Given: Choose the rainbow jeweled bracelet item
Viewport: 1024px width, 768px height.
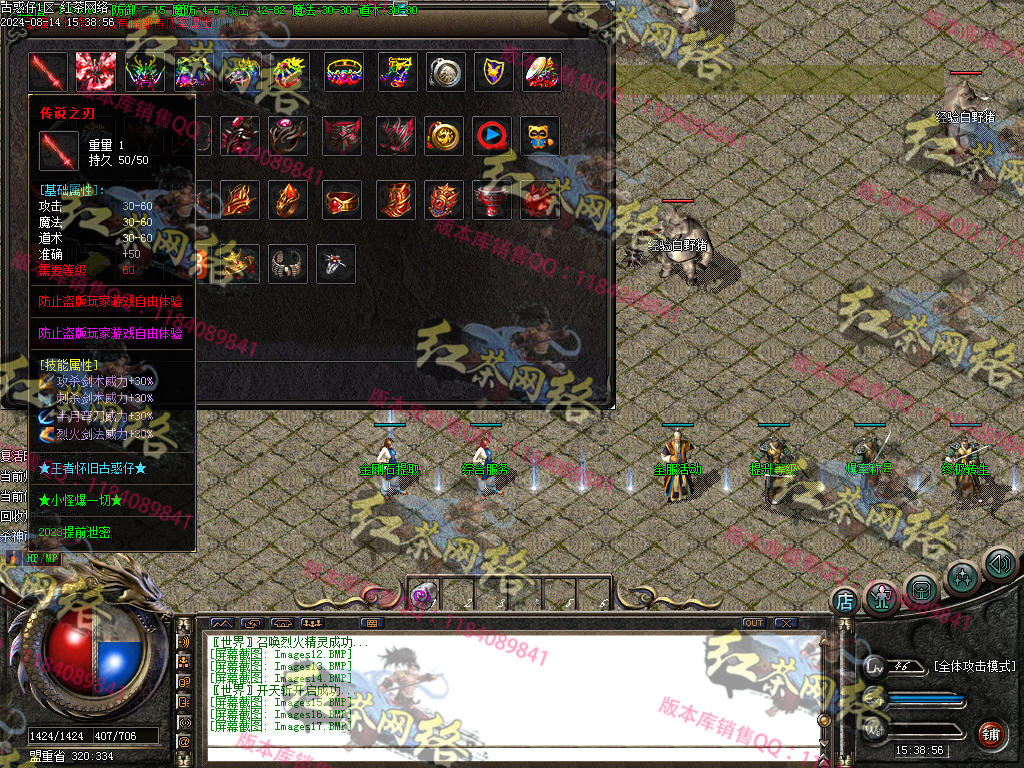Looking at the screenshot, I should [342, 72].
